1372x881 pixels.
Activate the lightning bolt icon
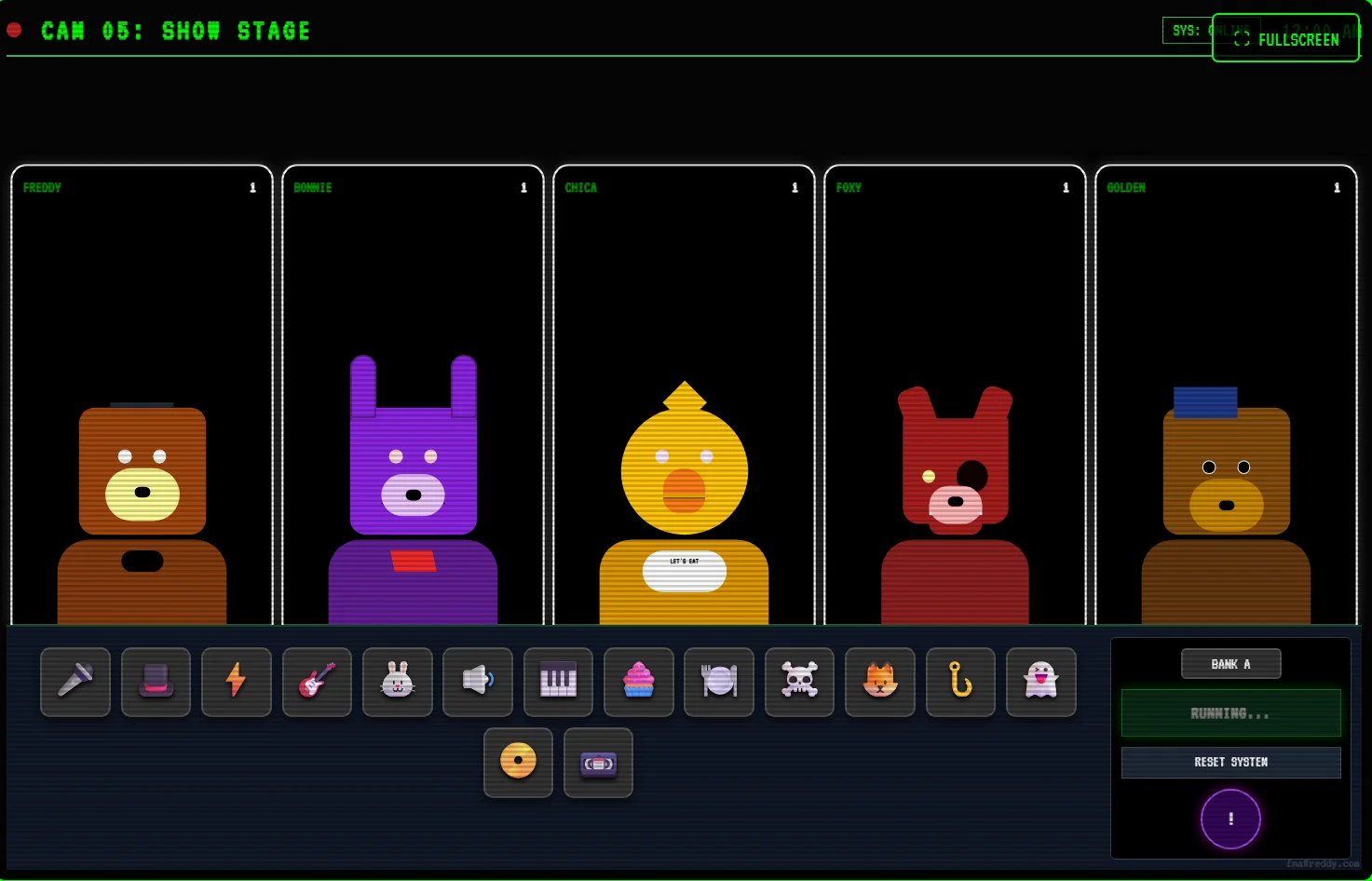[236, 682]
